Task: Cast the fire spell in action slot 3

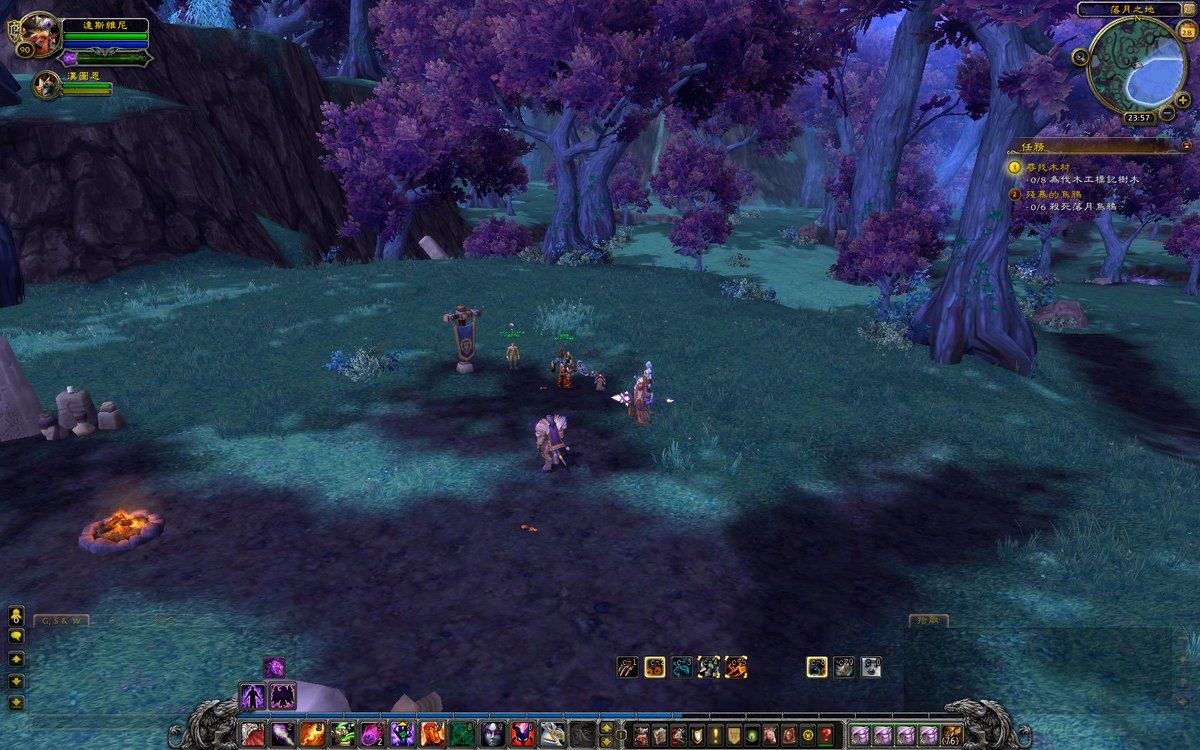Action: [x=311, y=735]
